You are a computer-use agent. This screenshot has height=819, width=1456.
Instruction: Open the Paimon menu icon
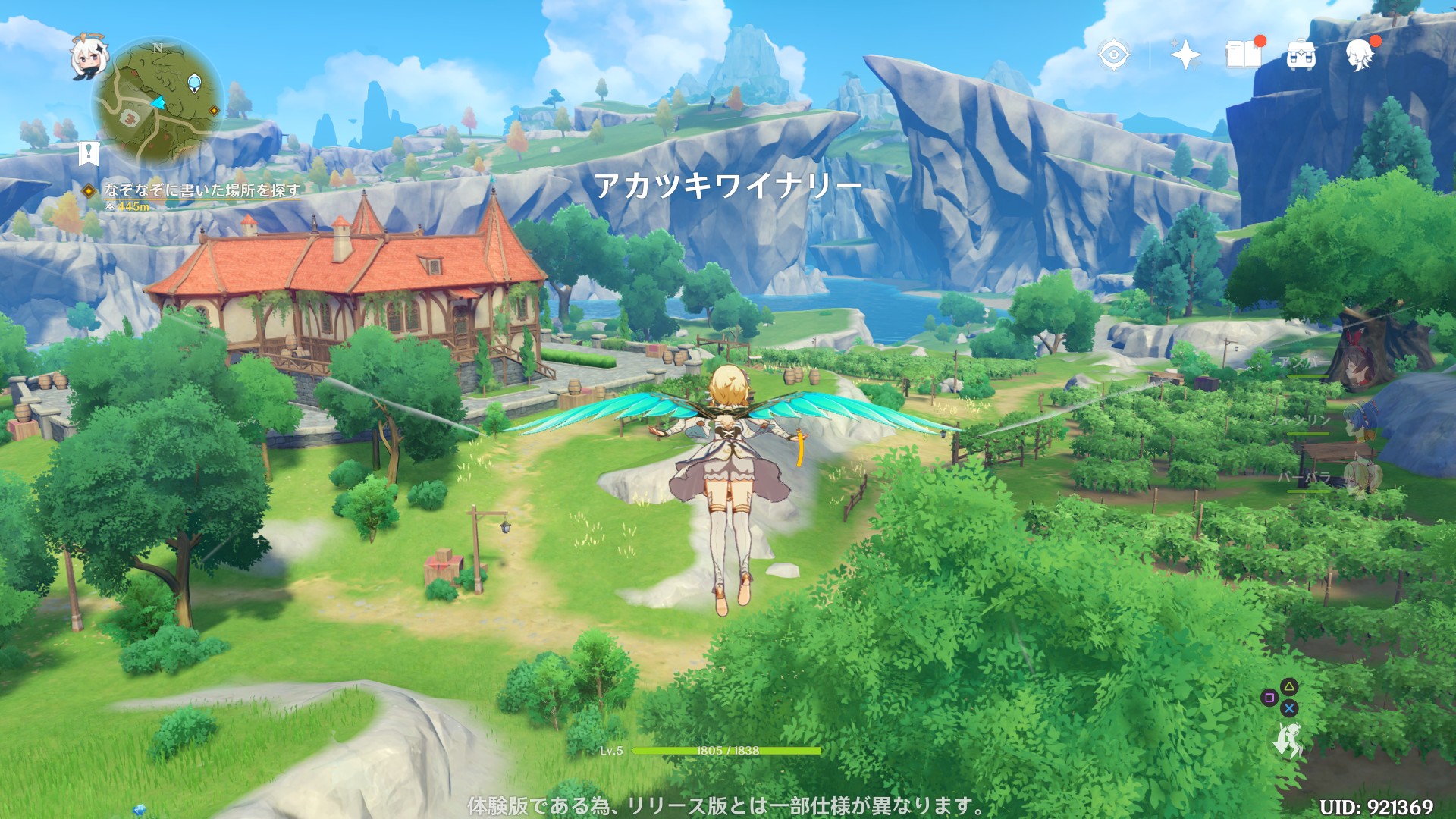pos(86,57)
